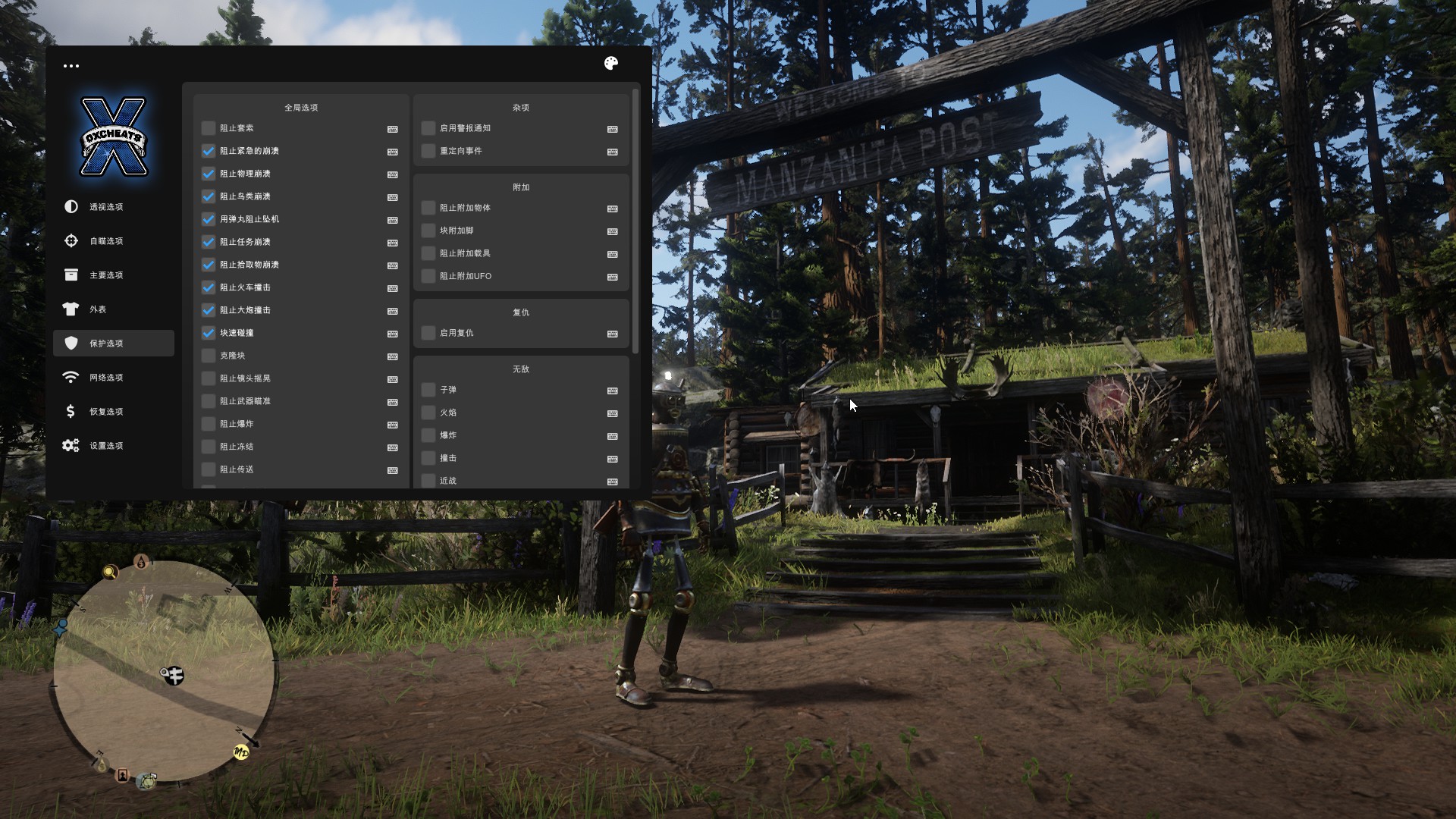Select the 主要选项 menu entry
The width and height of the screenshot is (1456, 819).
pyautogui.click(x=106, y=275)
